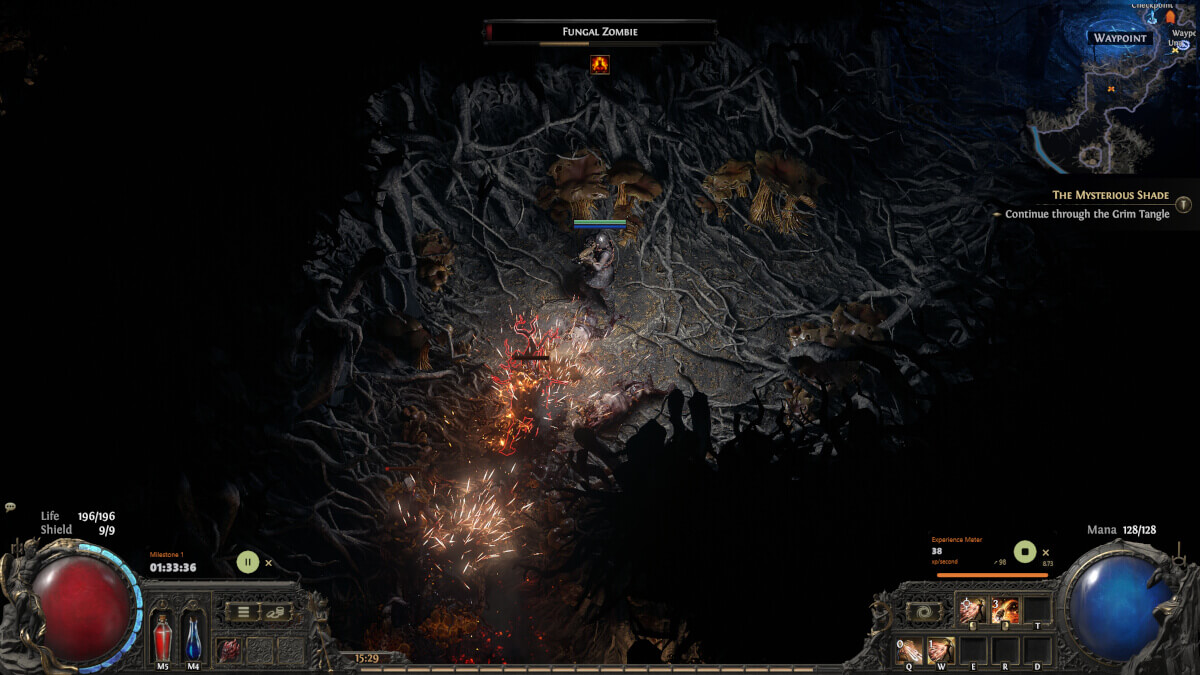Click the Waypoint label on the minimap
This screenshot has width=1200, height=675.
(1121, 39)
